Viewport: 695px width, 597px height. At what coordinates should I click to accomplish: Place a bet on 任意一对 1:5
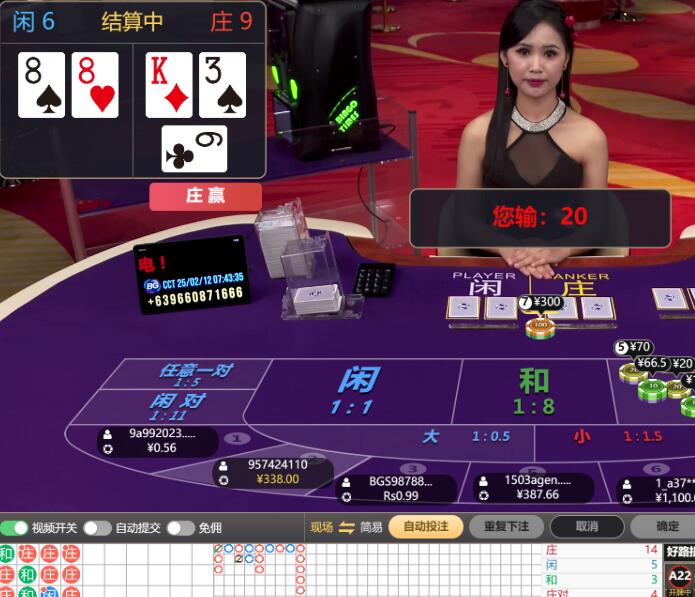pyautogui.click(x=194, y=374)
